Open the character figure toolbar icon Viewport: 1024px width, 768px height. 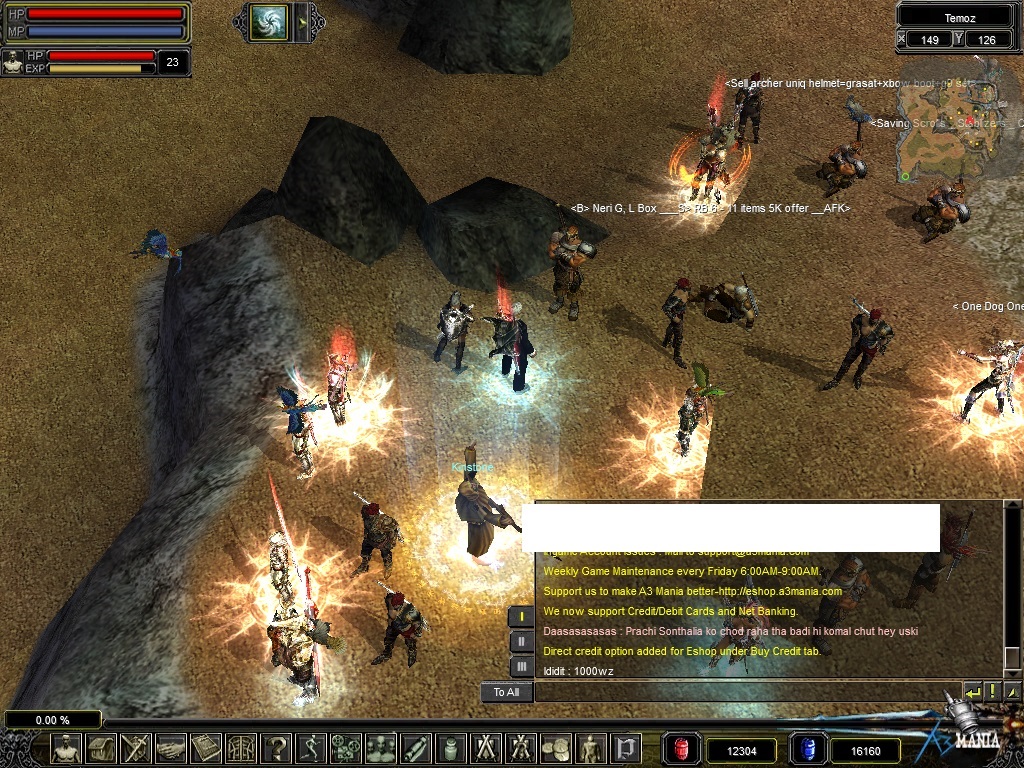[66, 747]
